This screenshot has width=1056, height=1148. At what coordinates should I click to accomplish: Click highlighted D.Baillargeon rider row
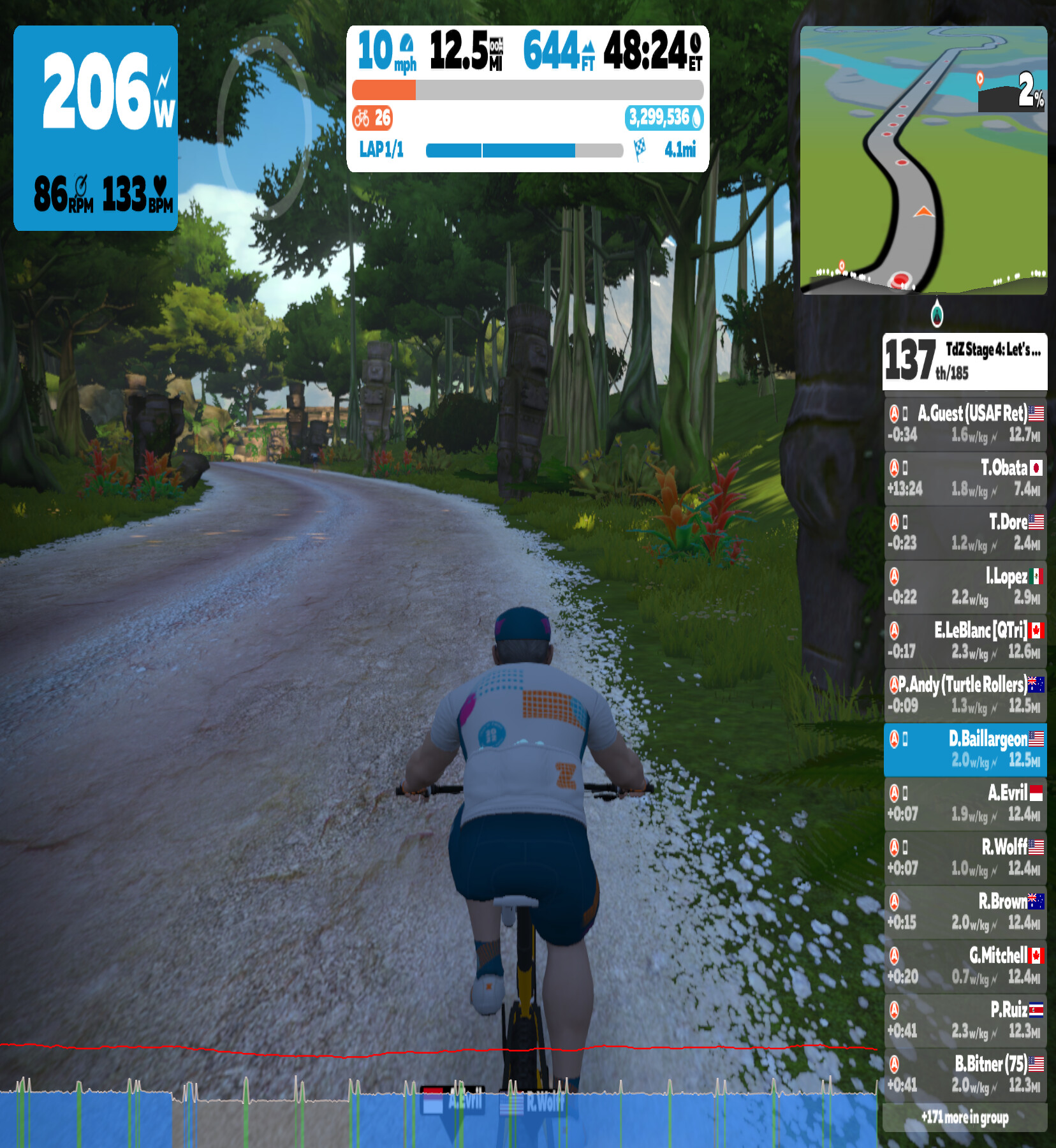965,749
